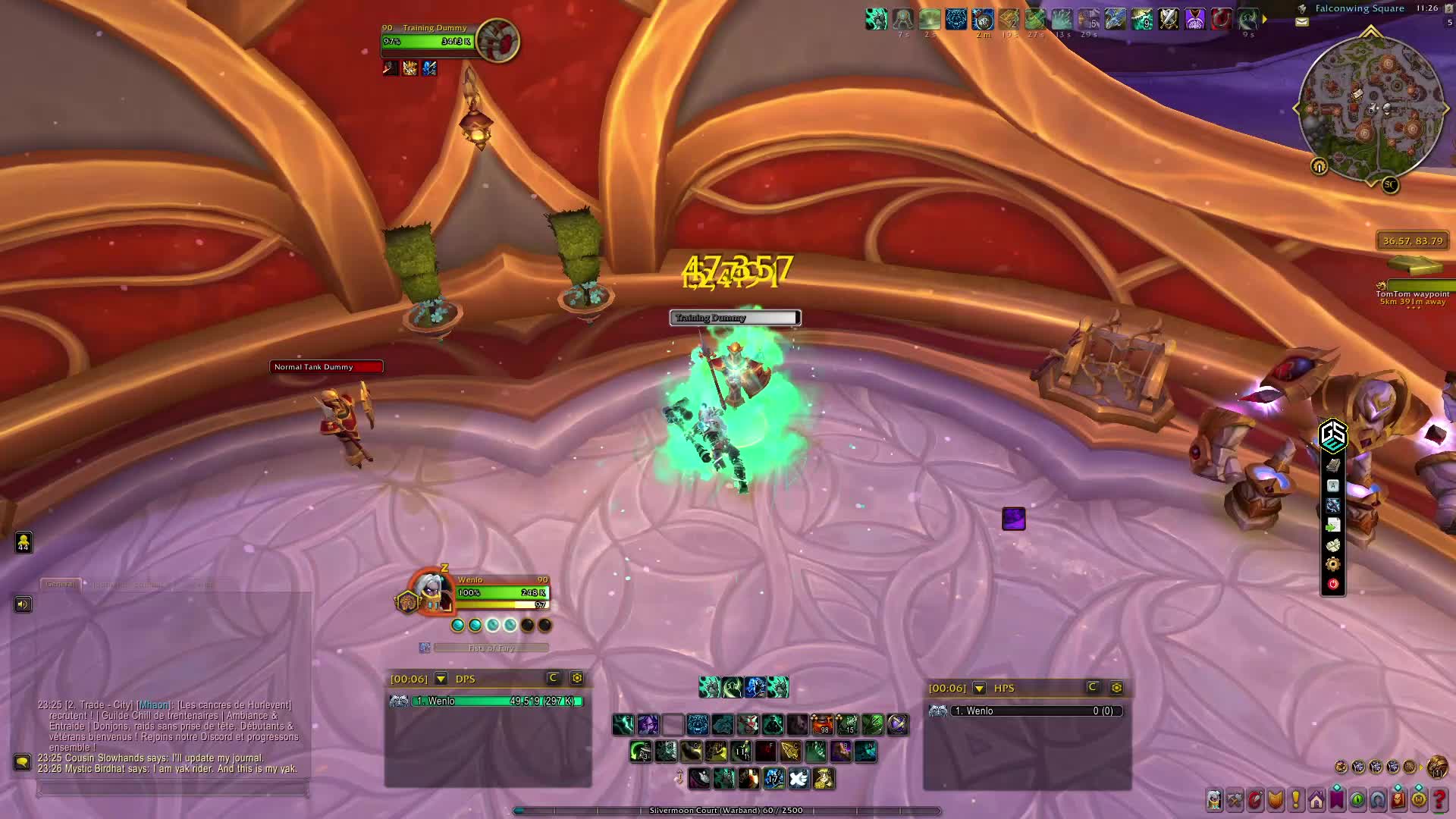
Task: Switch to the General chat tab
Action: (61, 584)
